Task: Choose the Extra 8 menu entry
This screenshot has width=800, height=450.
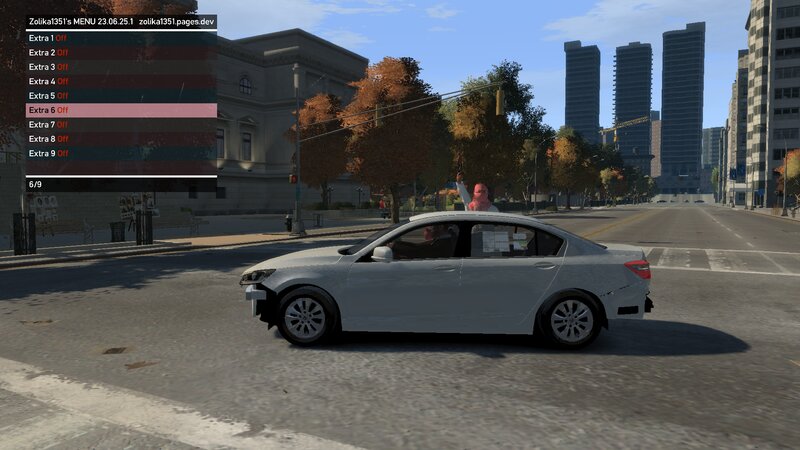Action: coord(120,139)
